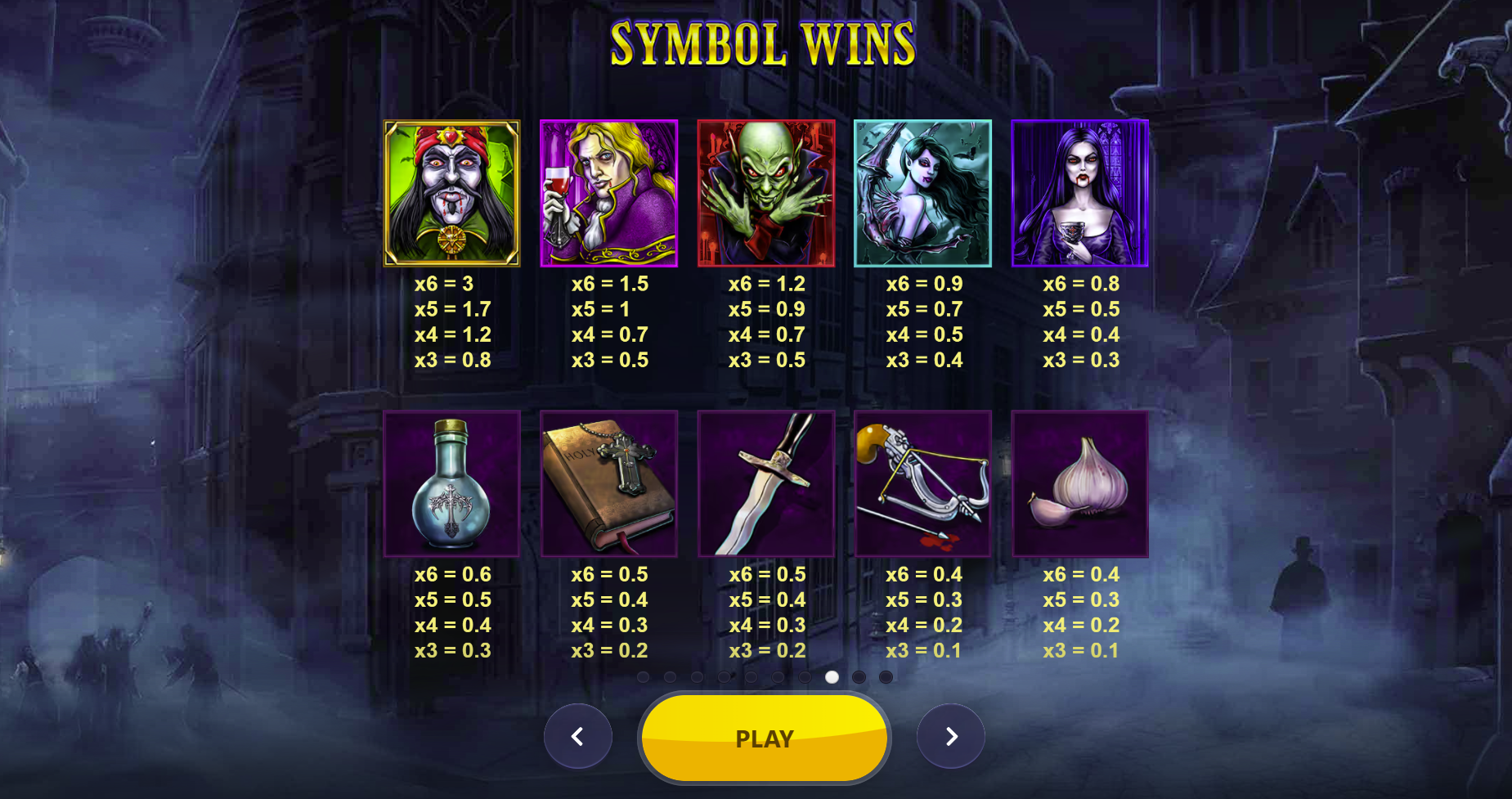Click the yellow PLAY button
This screenshot has height=799, width=1512.
764,738
